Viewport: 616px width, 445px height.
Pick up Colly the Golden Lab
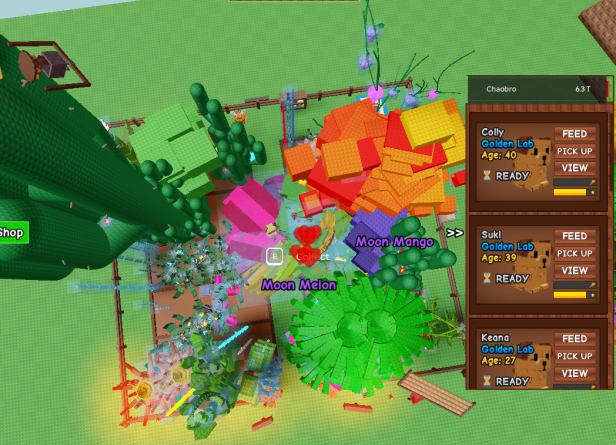coord(574,151)
